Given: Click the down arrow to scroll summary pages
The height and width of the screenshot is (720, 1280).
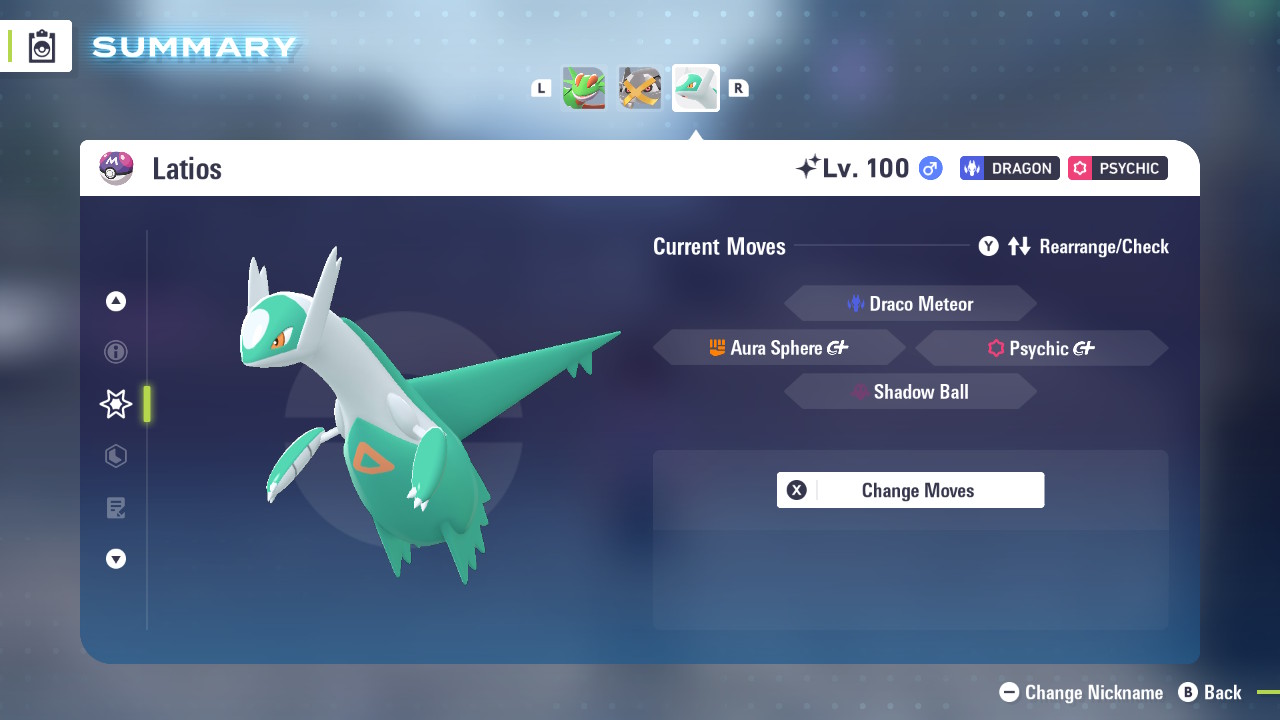Looking at the screenshot, I should click(115, 559).
